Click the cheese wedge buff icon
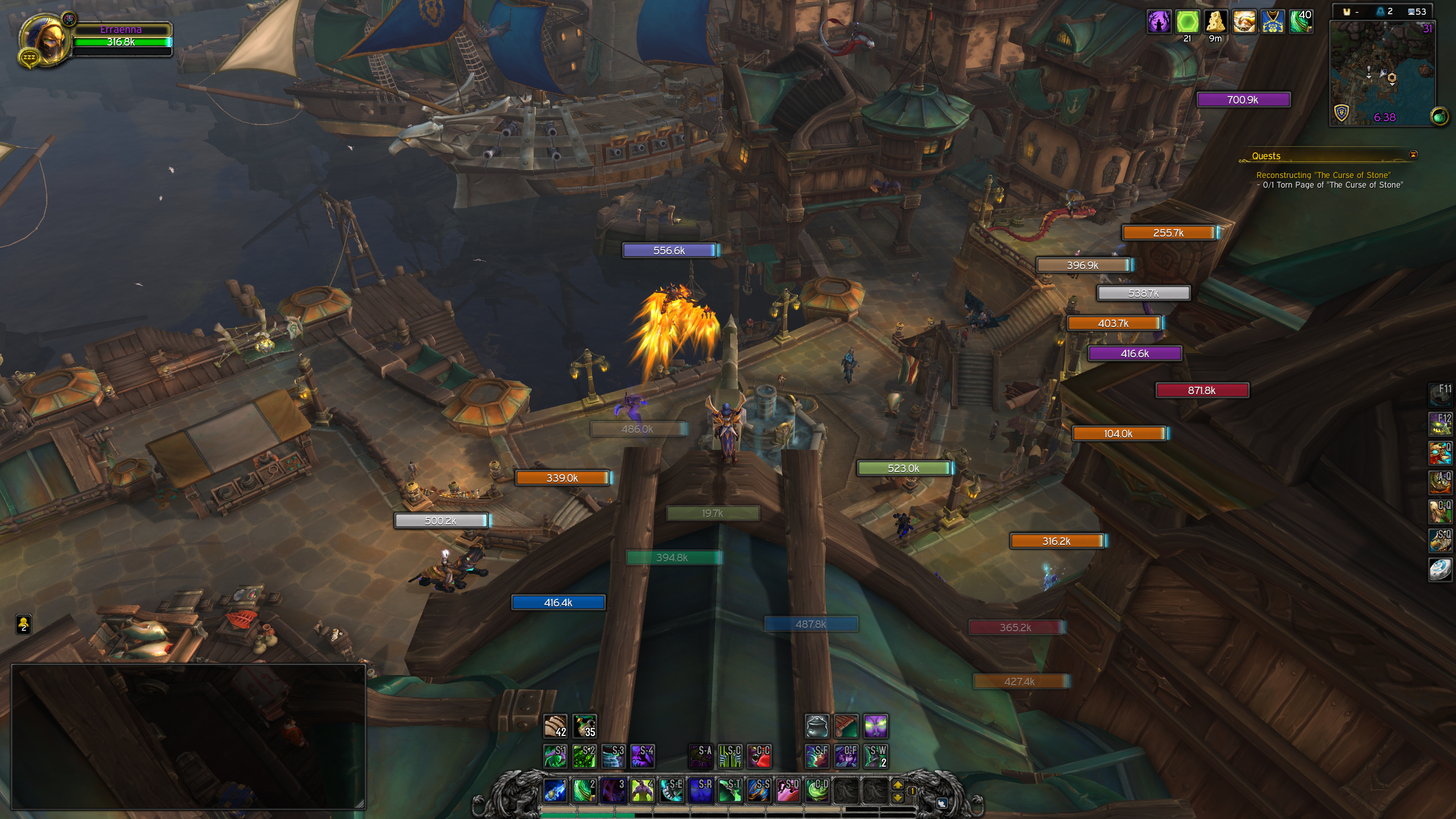The height and width of the screenshot is (819, 1456). point(1215,22)
